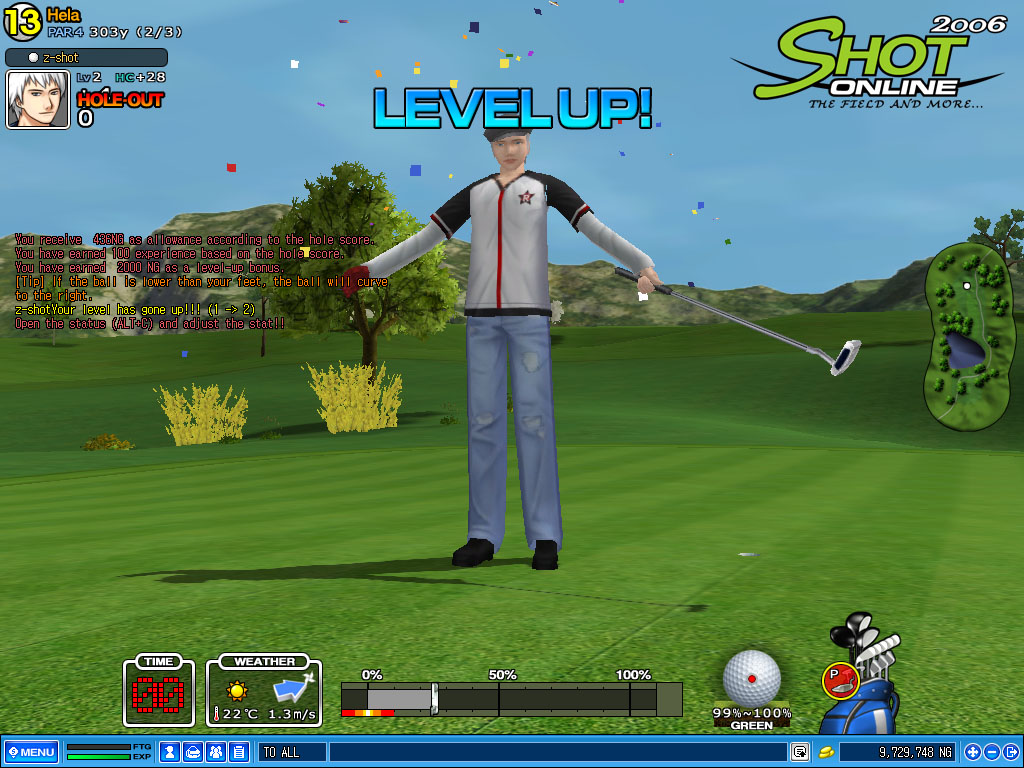This screenshot has height=768, width=1024.
Task: Click the white-haired player portrait
Action: [x=38, y=100]
